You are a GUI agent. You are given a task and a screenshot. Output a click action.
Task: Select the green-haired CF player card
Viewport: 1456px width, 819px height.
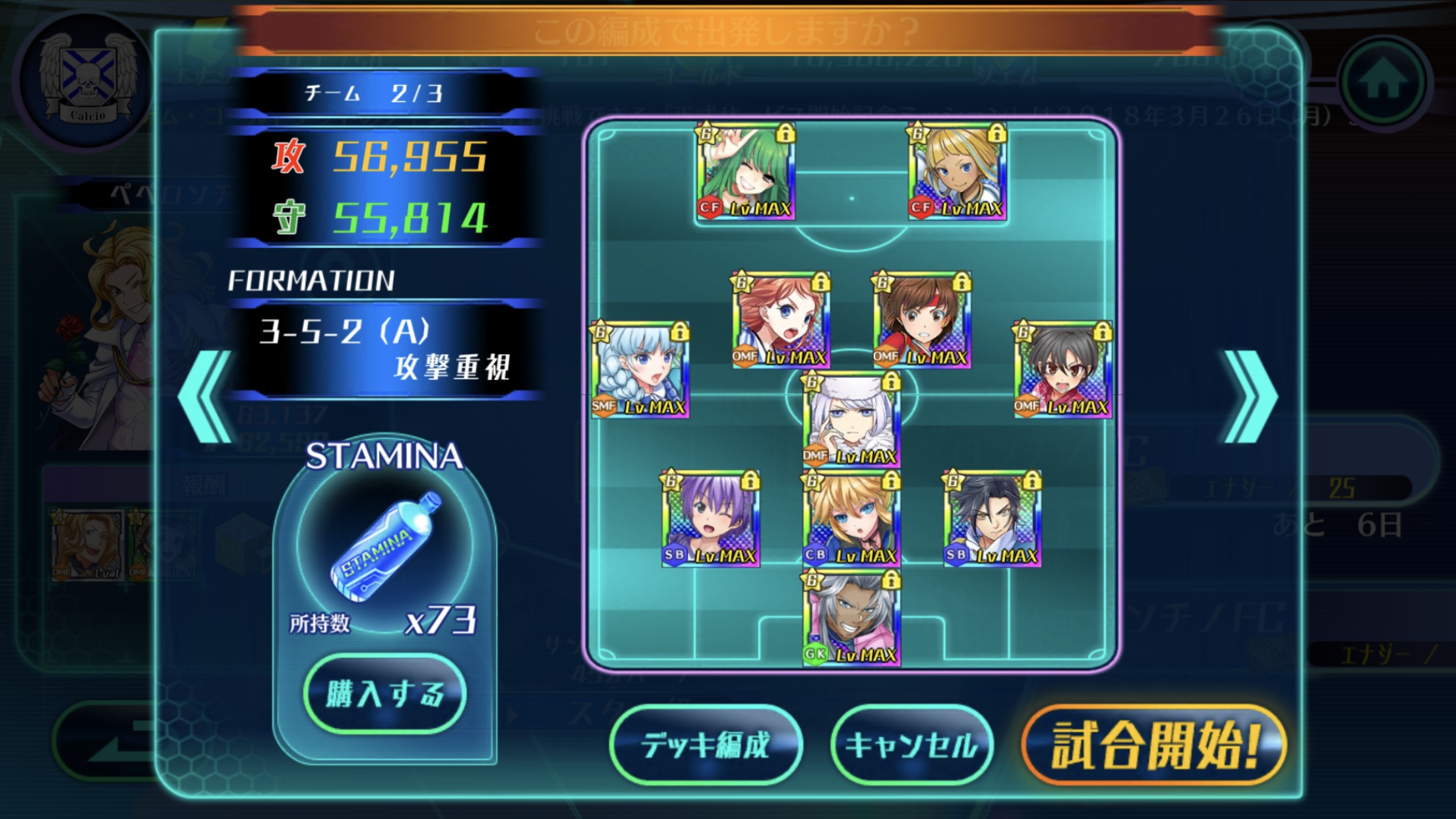pyautogui.click(x=746, y=171)
